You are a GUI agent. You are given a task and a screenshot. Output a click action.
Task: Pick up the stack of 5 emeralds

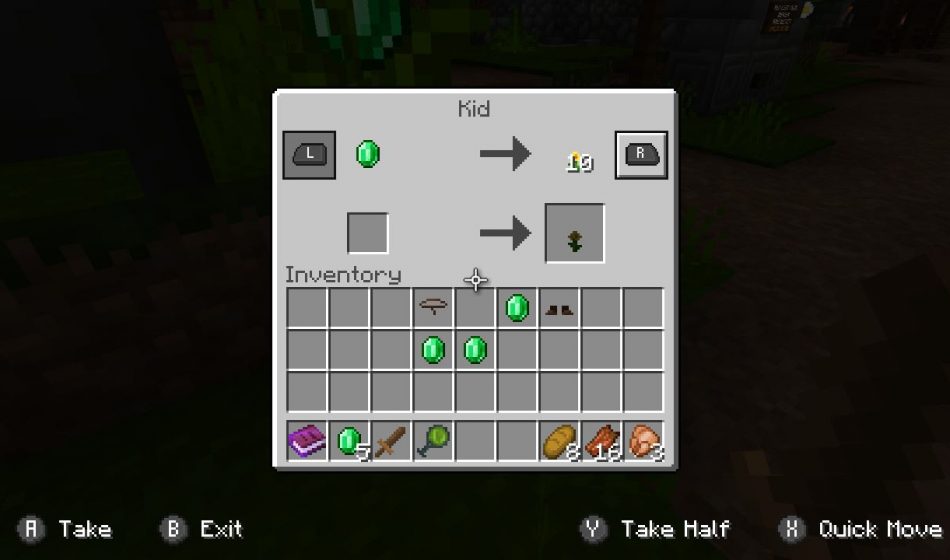coord(349,440)
